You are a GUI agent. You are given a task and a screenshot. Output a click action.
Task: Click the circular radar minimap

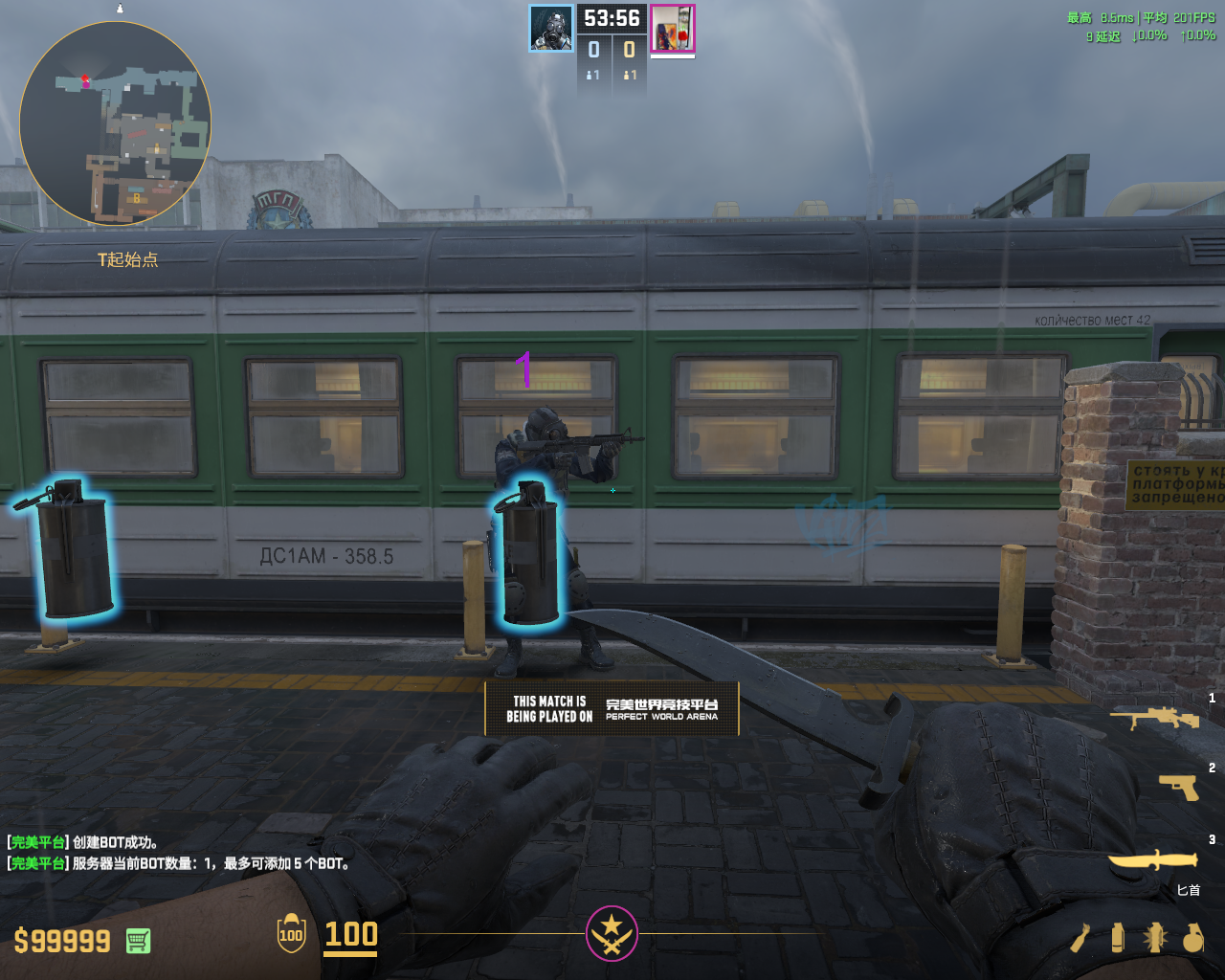115,124
